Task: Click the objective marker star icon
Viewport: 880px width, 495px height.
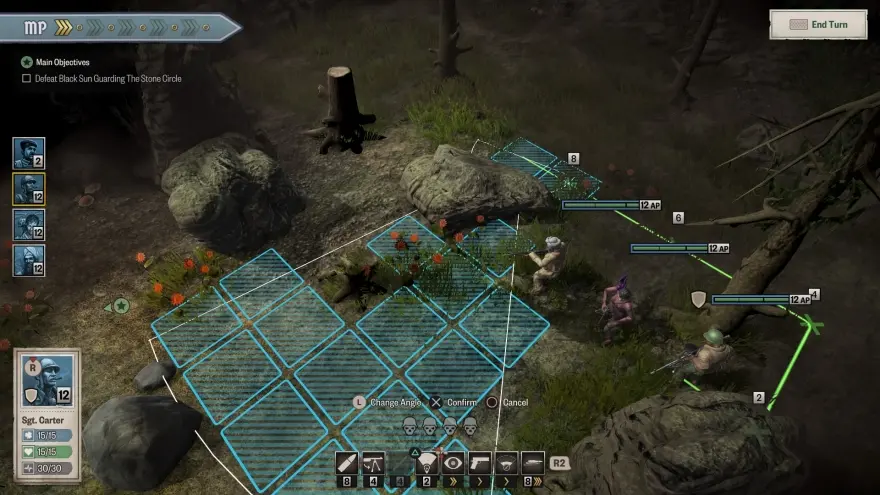Action: (121, 306)
